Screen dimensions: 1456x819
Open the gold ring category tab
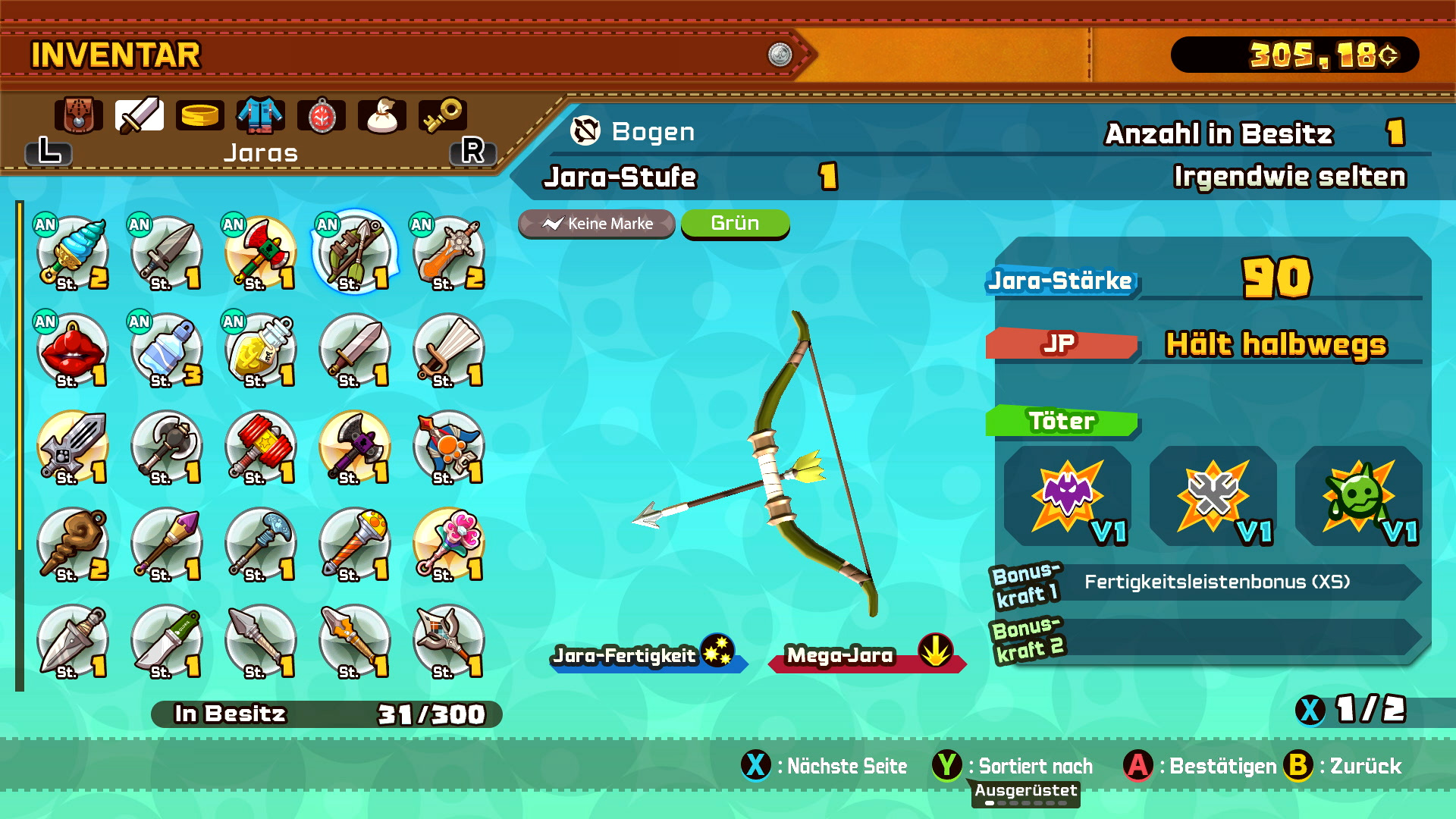click(199, 116)
